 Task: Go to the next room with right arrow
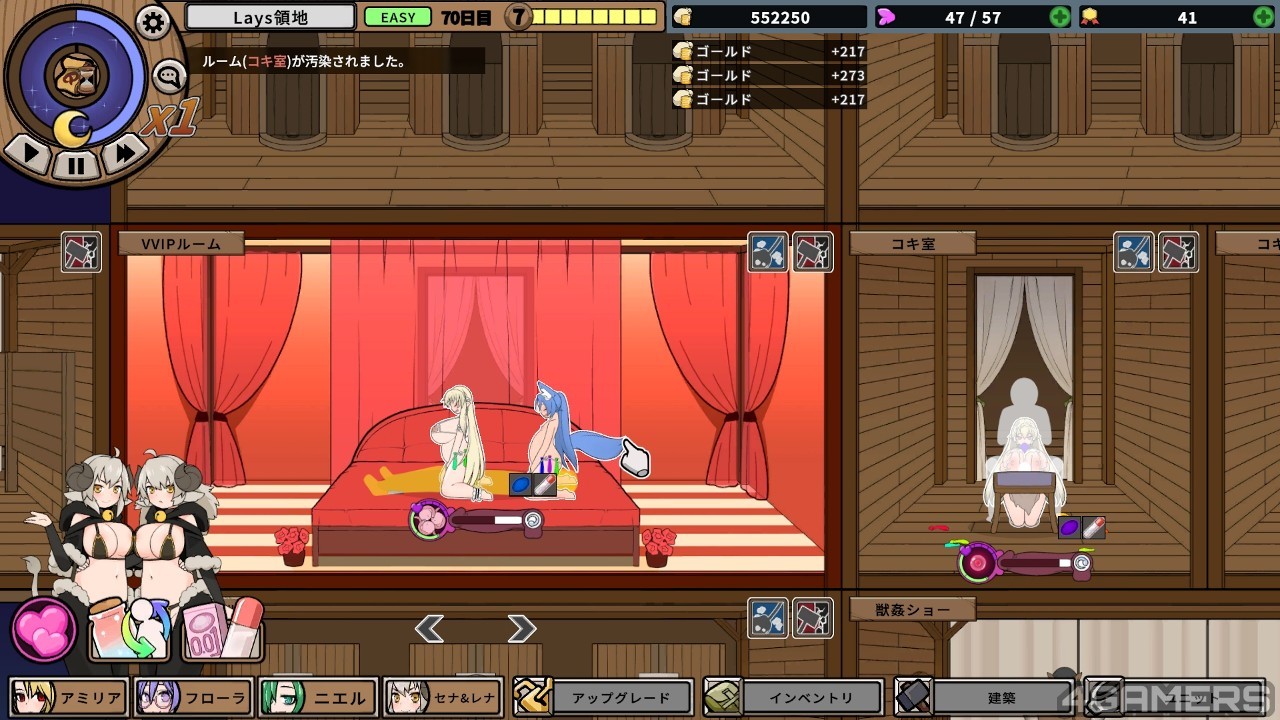point(521,628)
